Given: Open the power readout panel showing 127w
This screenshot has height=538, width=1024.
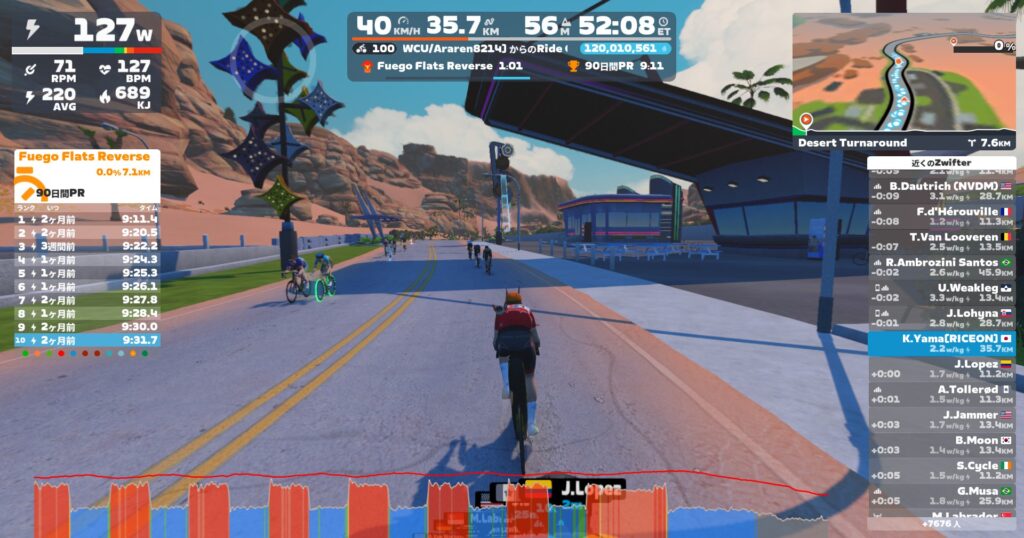Looking at the screenshot, I should 85,33.
